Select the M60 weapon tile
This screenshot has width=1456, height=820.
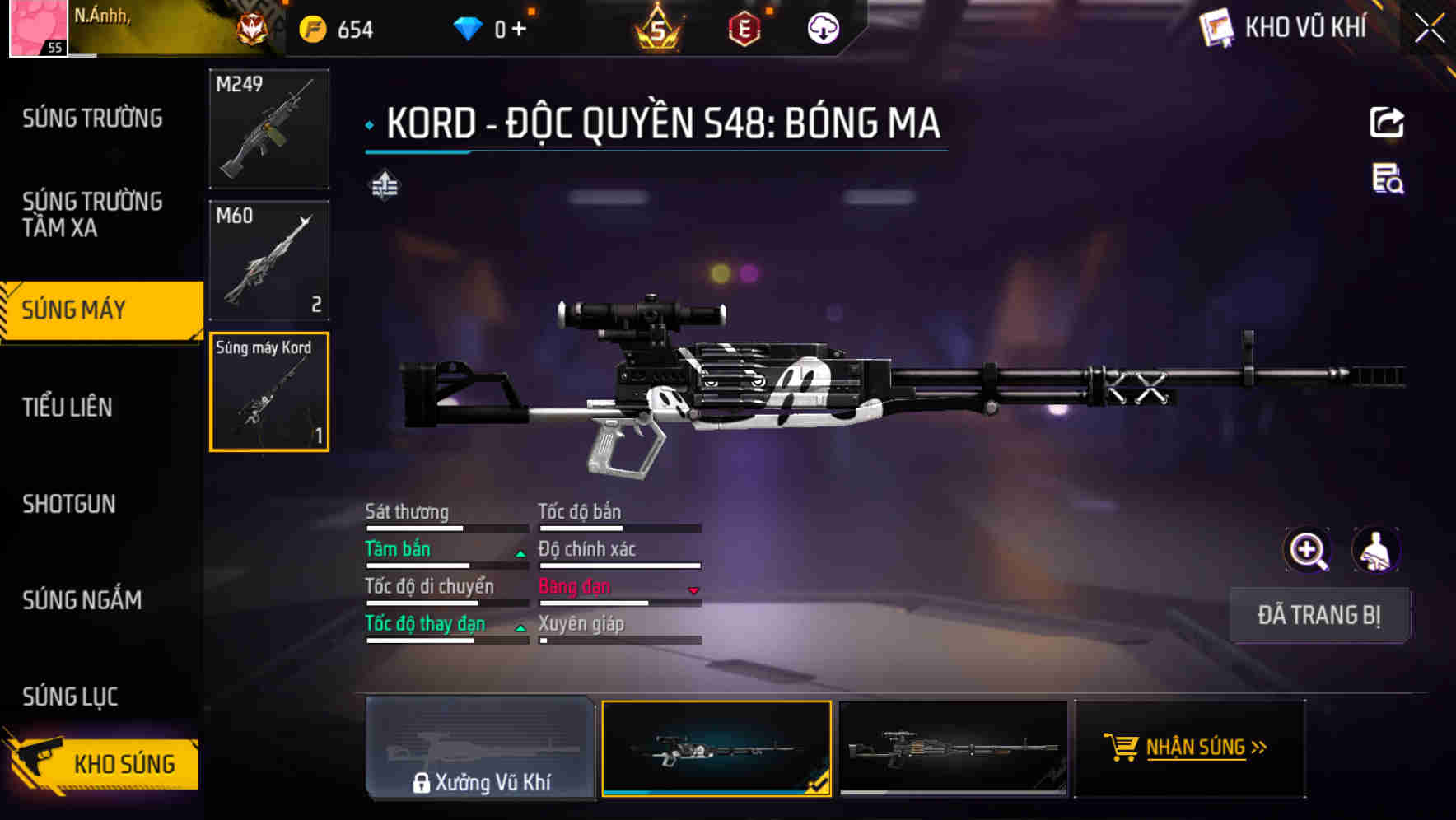pyautogui.click(x=269, y=260)
